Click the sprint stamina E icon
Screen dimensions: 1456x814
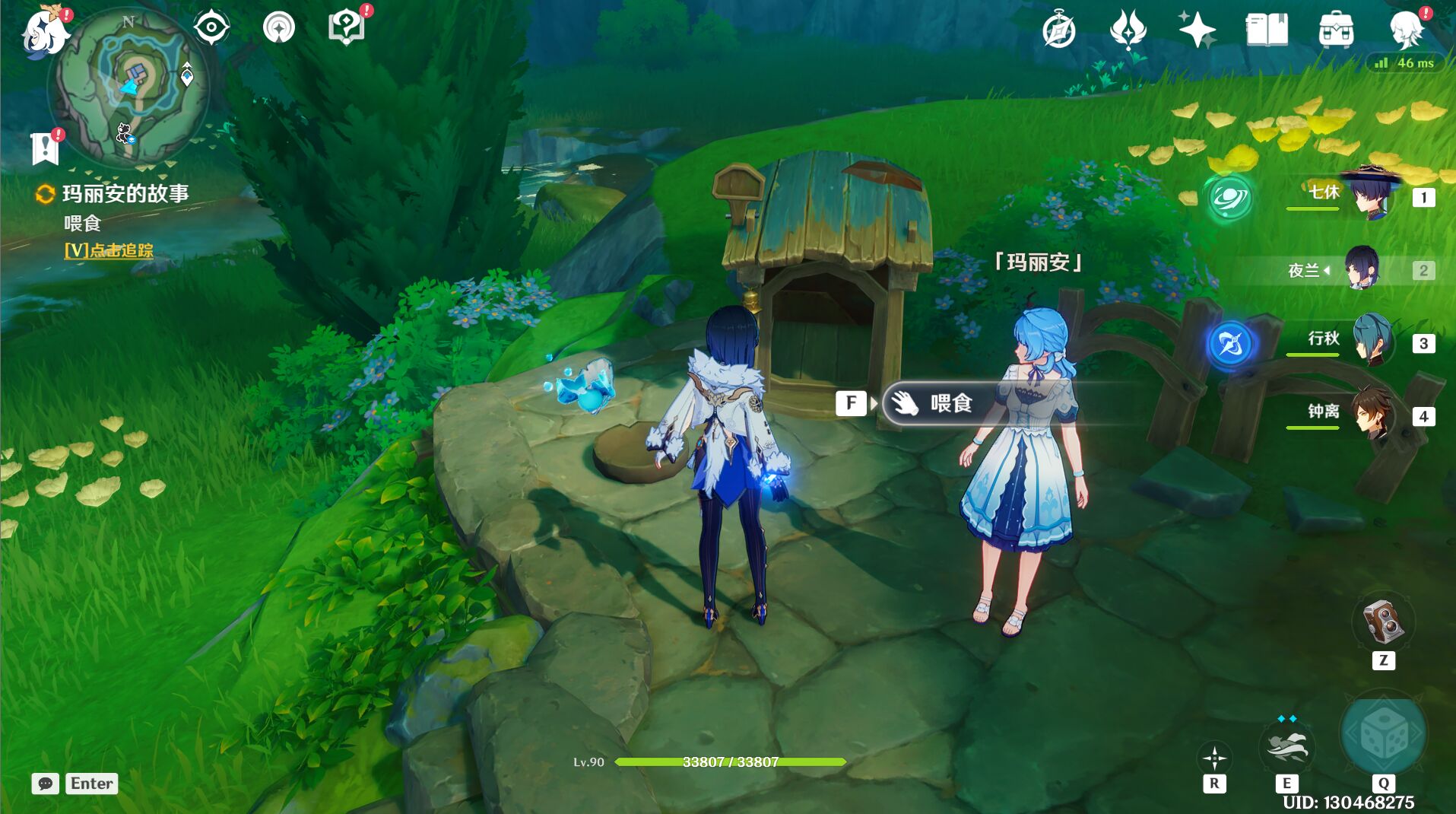1289,748
